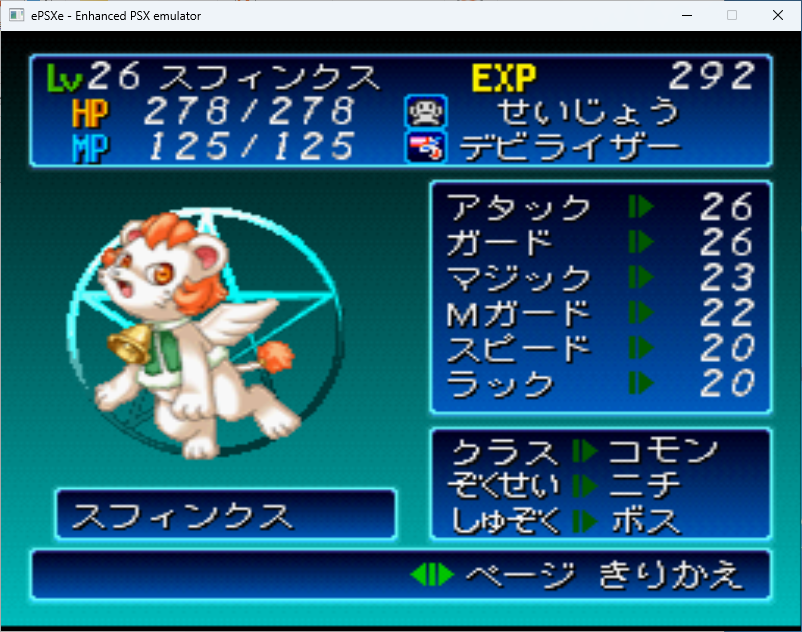802x632 pixels.
Task: Minimize the ePSXe emulator window
Action: pos(686,15)
